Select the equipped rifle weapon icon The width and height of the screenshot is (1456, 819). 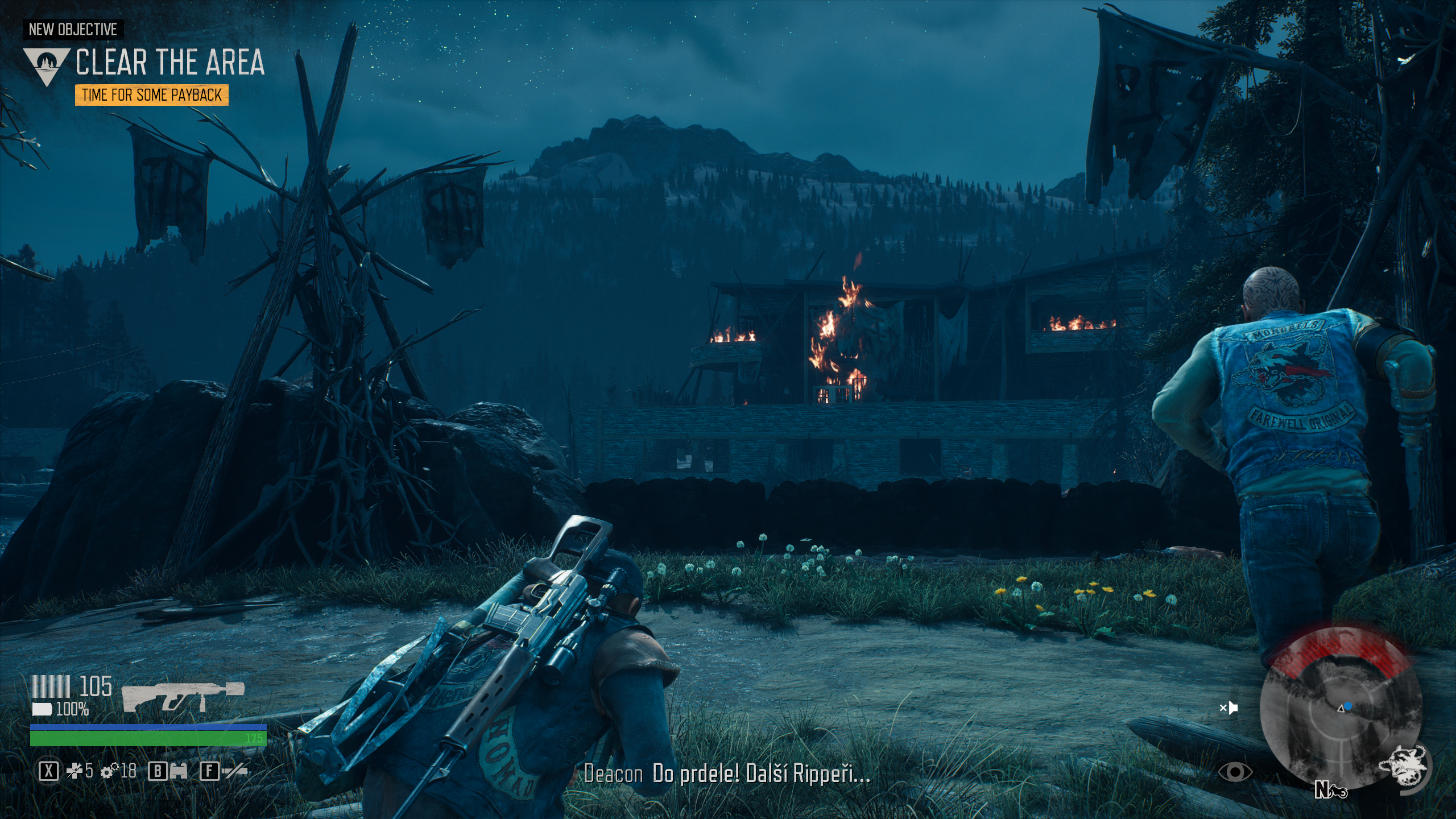pos(183,696)
